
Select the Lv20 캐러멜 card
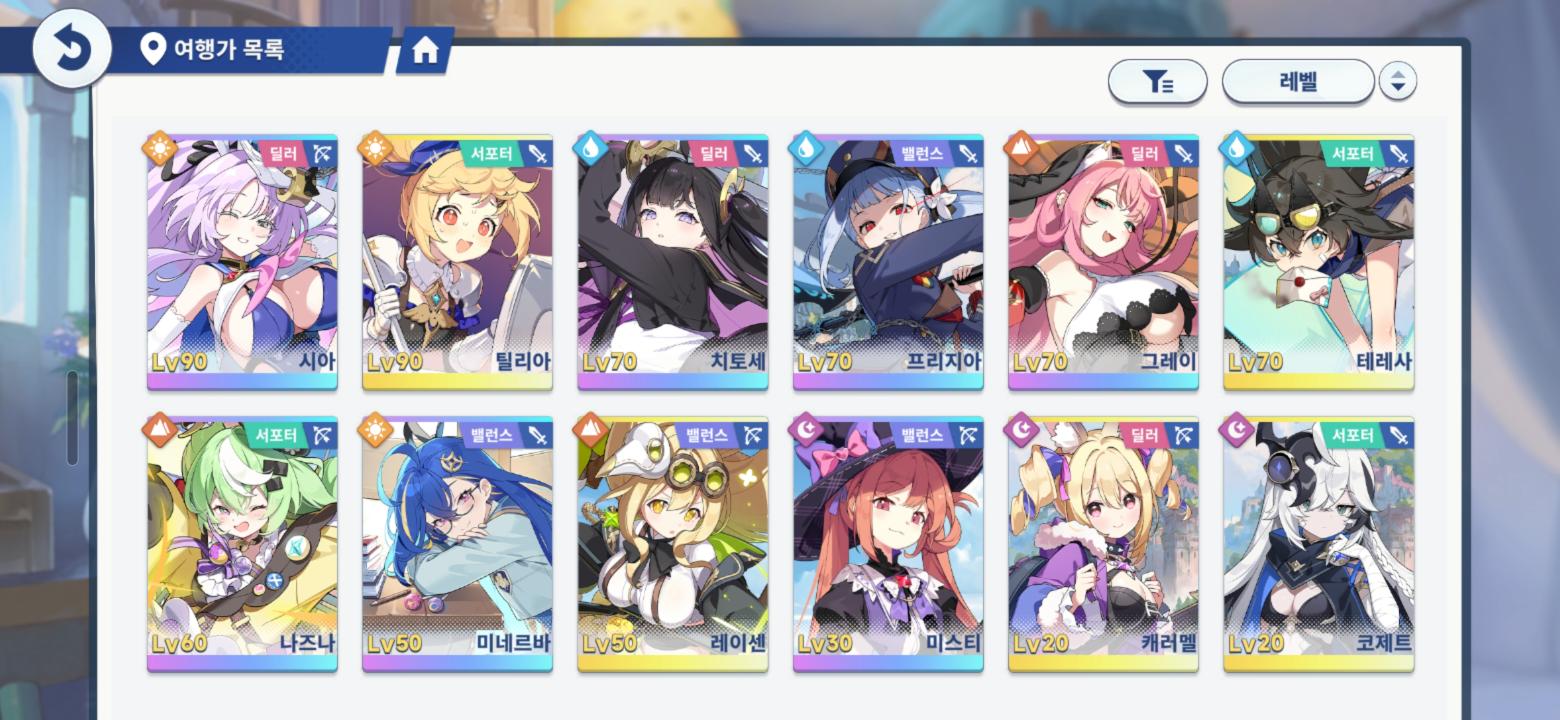[x=1103, y=544]
